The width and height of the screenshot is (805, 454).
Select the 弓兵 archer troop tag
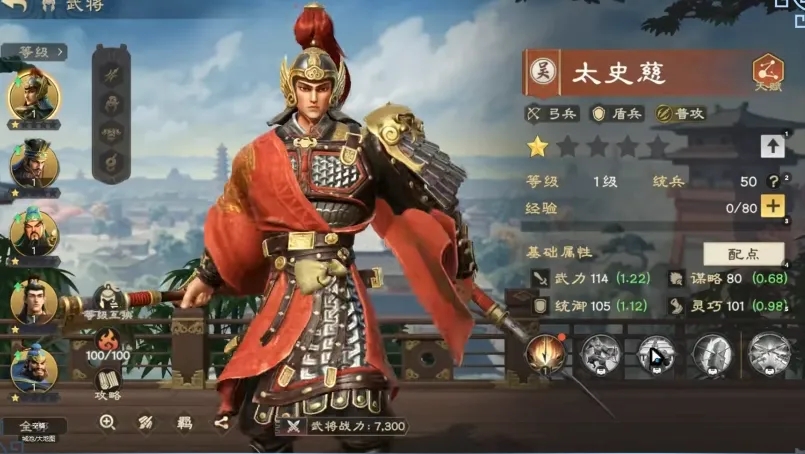coord(551,114)
